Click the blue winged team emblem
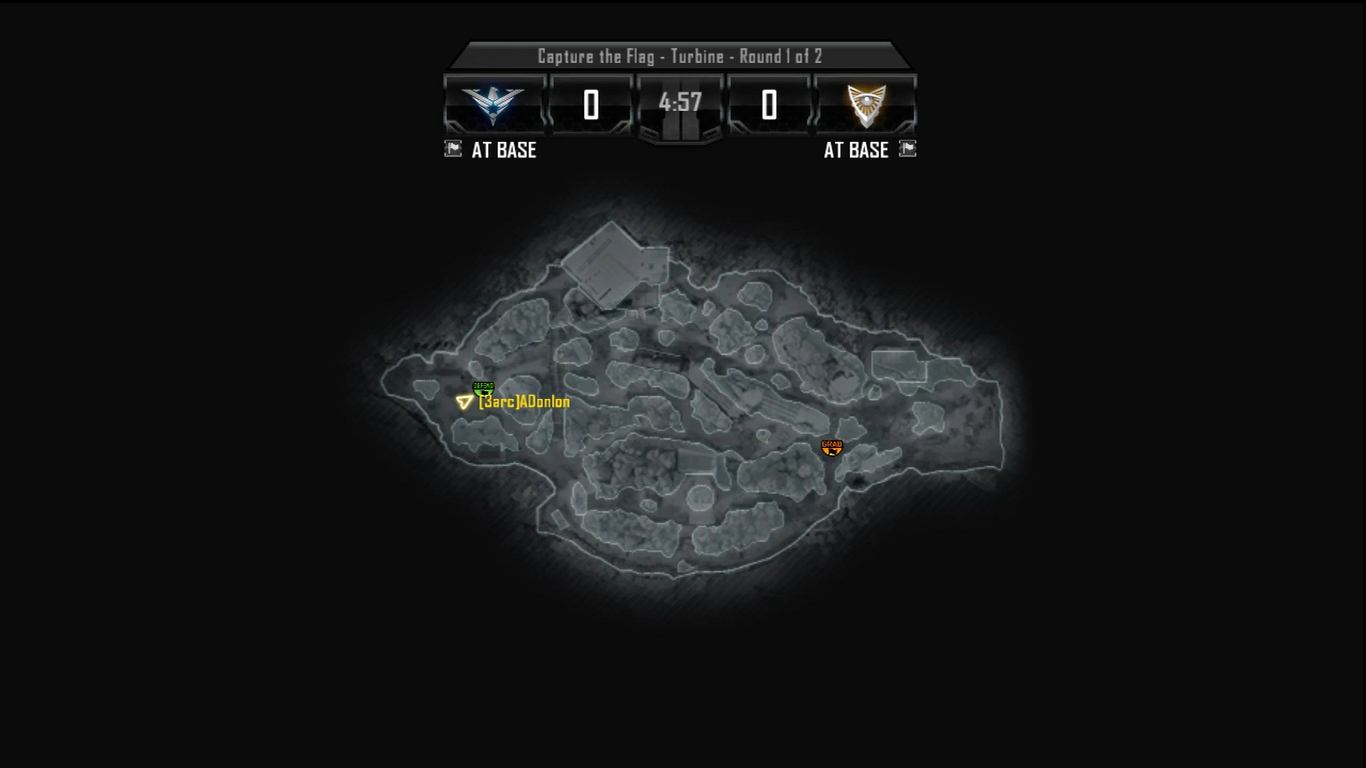 point(494,104)
